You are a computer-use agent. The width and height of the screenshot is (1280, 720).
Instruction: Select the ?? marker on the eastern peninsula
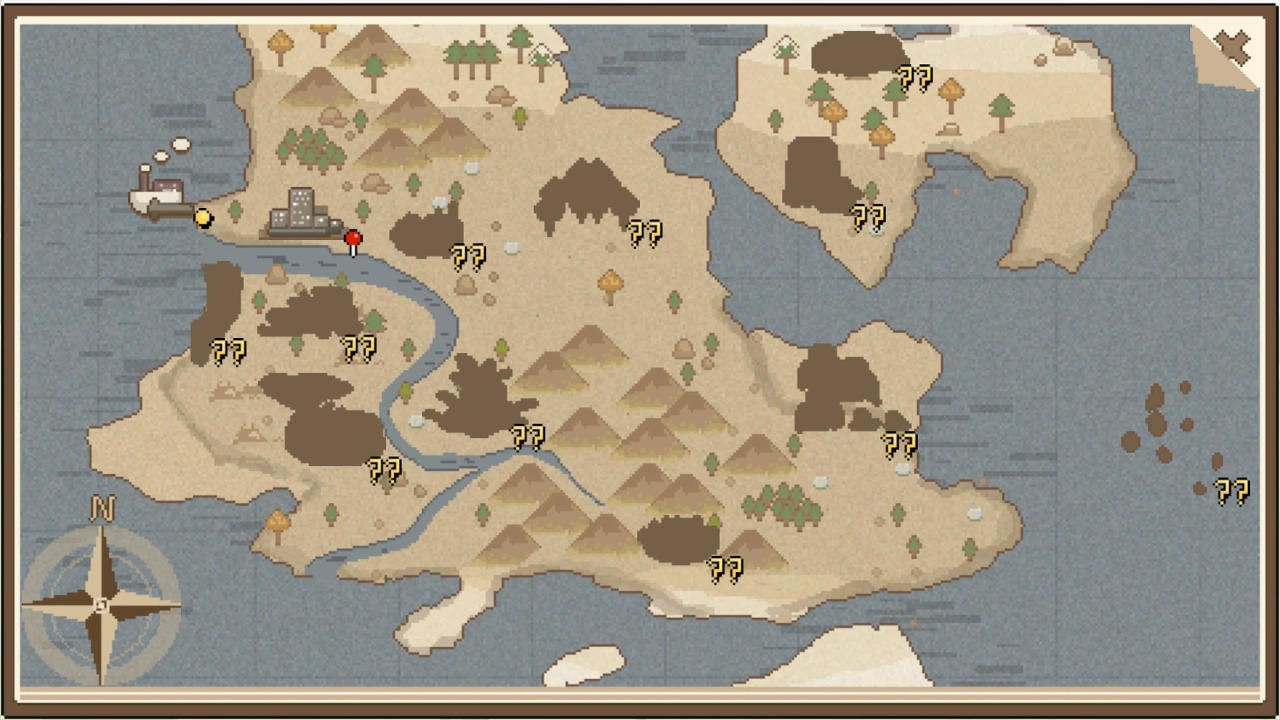899,444
